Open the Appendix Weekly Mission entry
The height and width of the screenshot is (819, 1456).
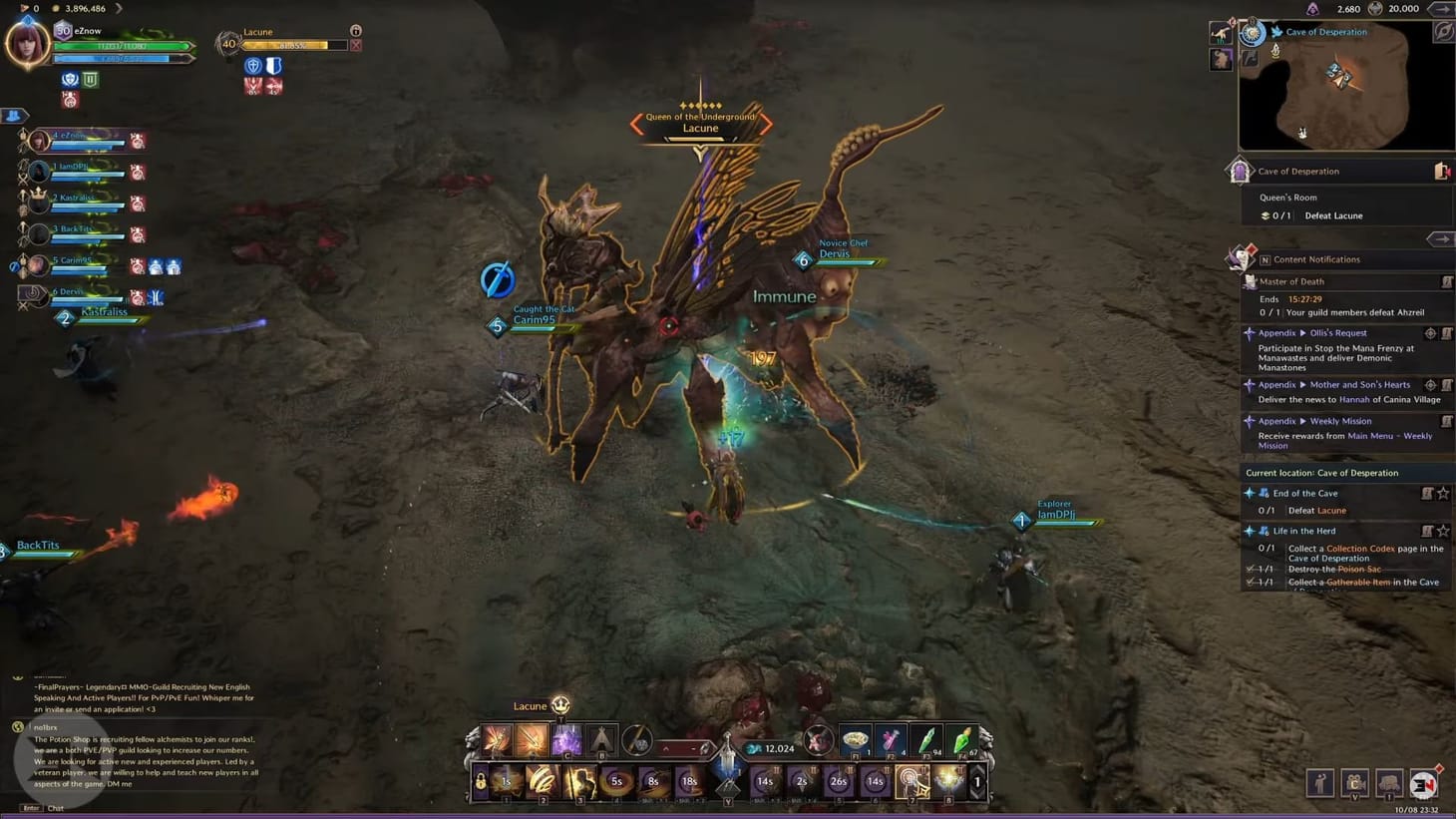tap(1341, 421)
